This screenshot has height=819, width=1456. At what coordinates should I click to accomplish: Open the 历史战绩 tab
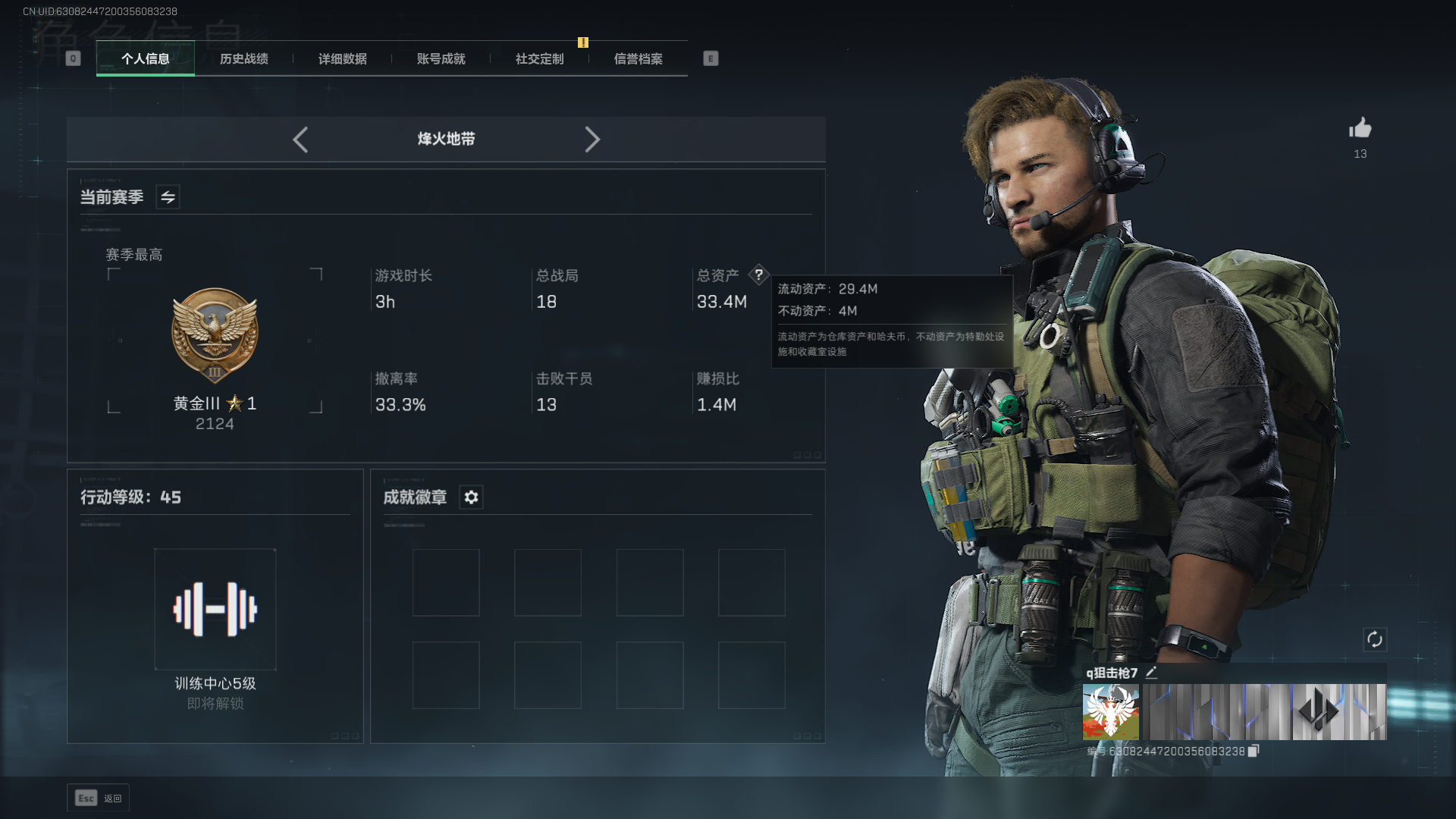coord(244,59)
